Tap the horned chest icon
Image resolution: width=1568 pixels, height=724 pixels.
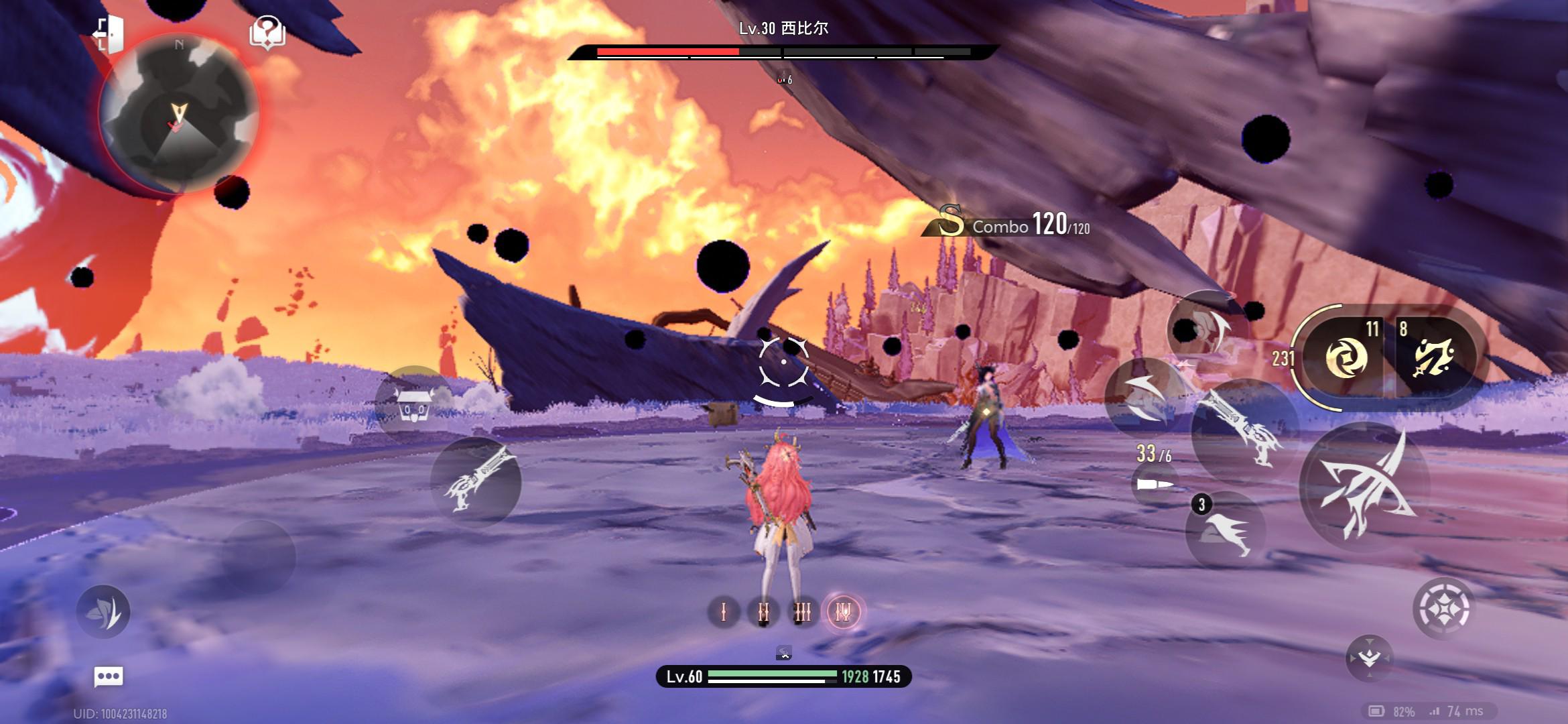tap(415, 404)
